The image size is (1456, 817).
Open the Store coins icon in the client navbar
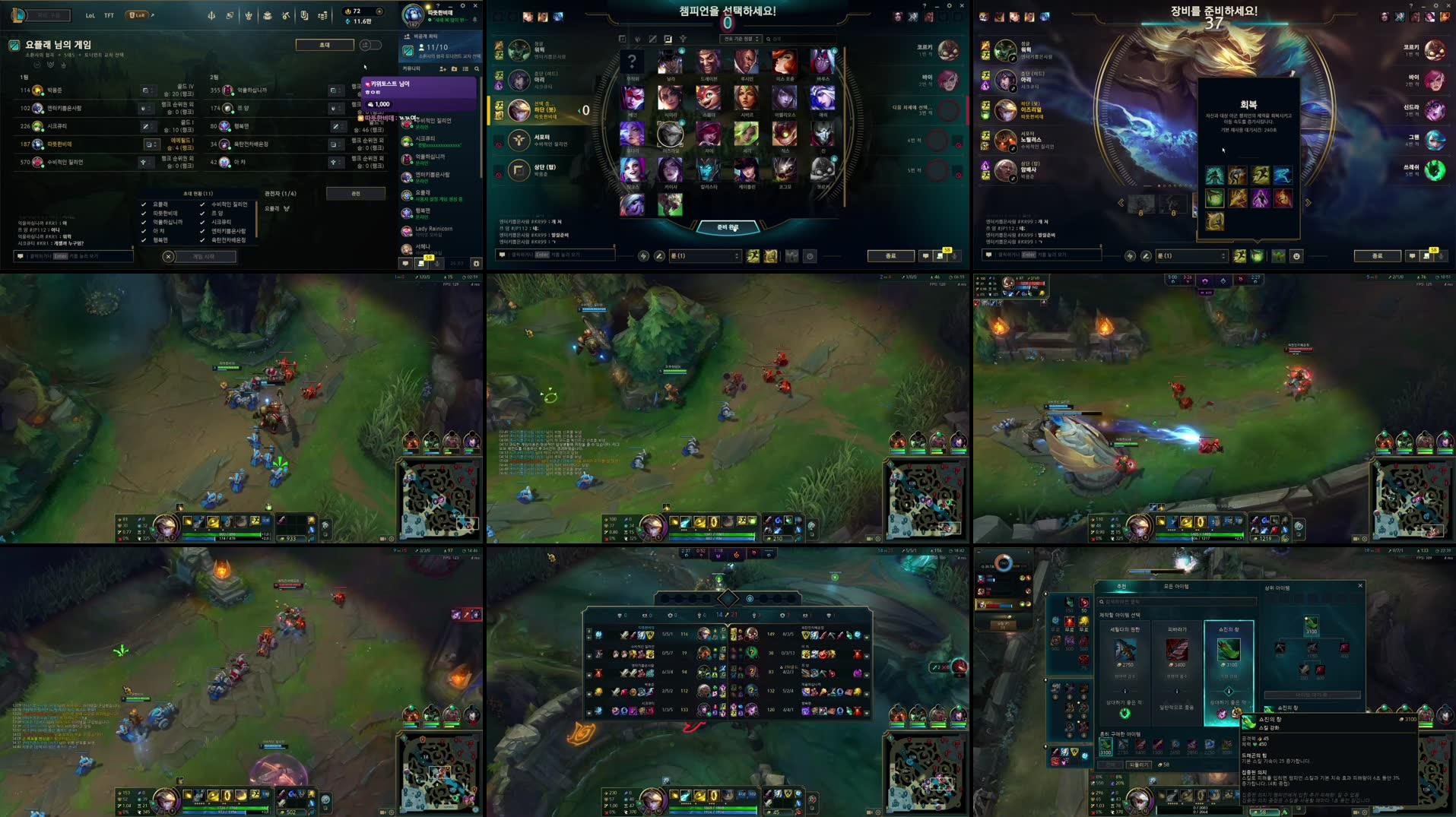coord(322,16)
